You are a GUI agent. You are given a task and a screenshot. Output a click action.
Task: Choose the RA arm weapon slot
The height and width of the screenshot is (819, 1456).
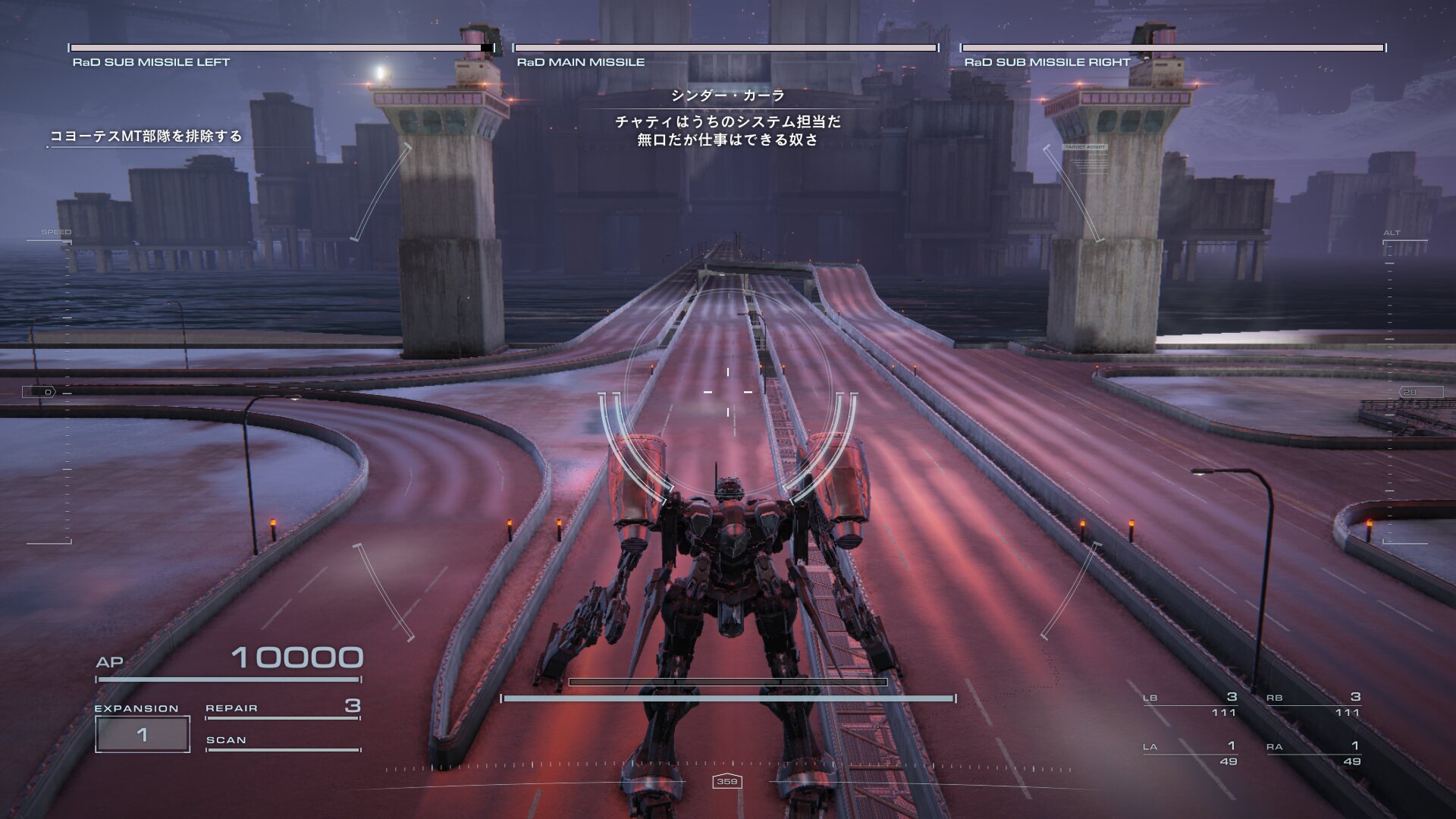pos(1313,753)
